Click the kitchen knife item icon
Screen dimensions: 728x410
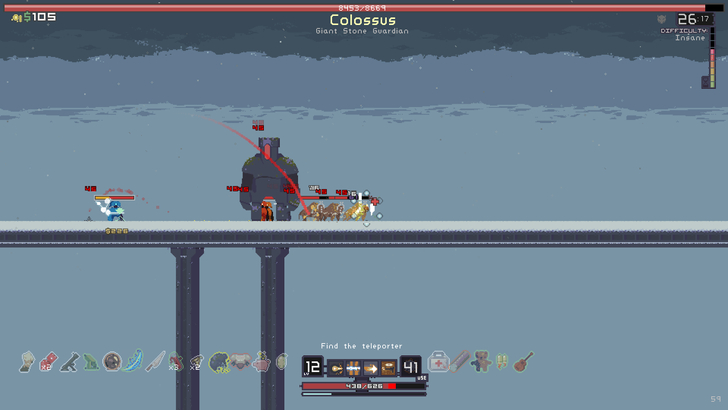155,361
